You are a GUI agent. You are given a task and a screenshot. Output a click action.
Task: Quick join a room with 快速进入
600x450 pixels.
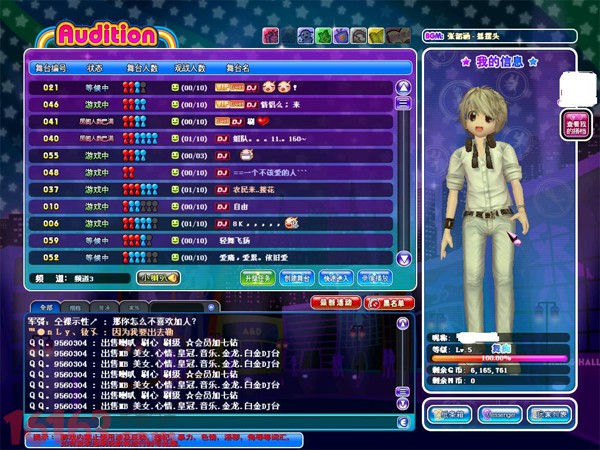[x=338, y=277]
